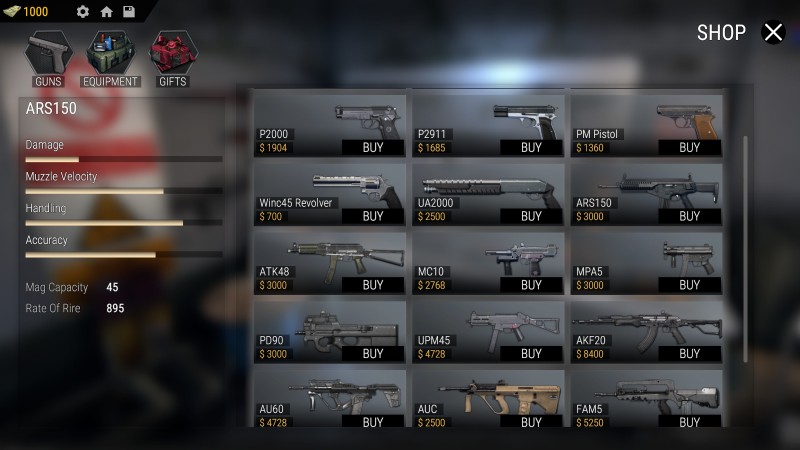The width and height of the screenshot is (800, 450).
Task: Buy the ARS150 rifle
Action: (x=689, y=216)
